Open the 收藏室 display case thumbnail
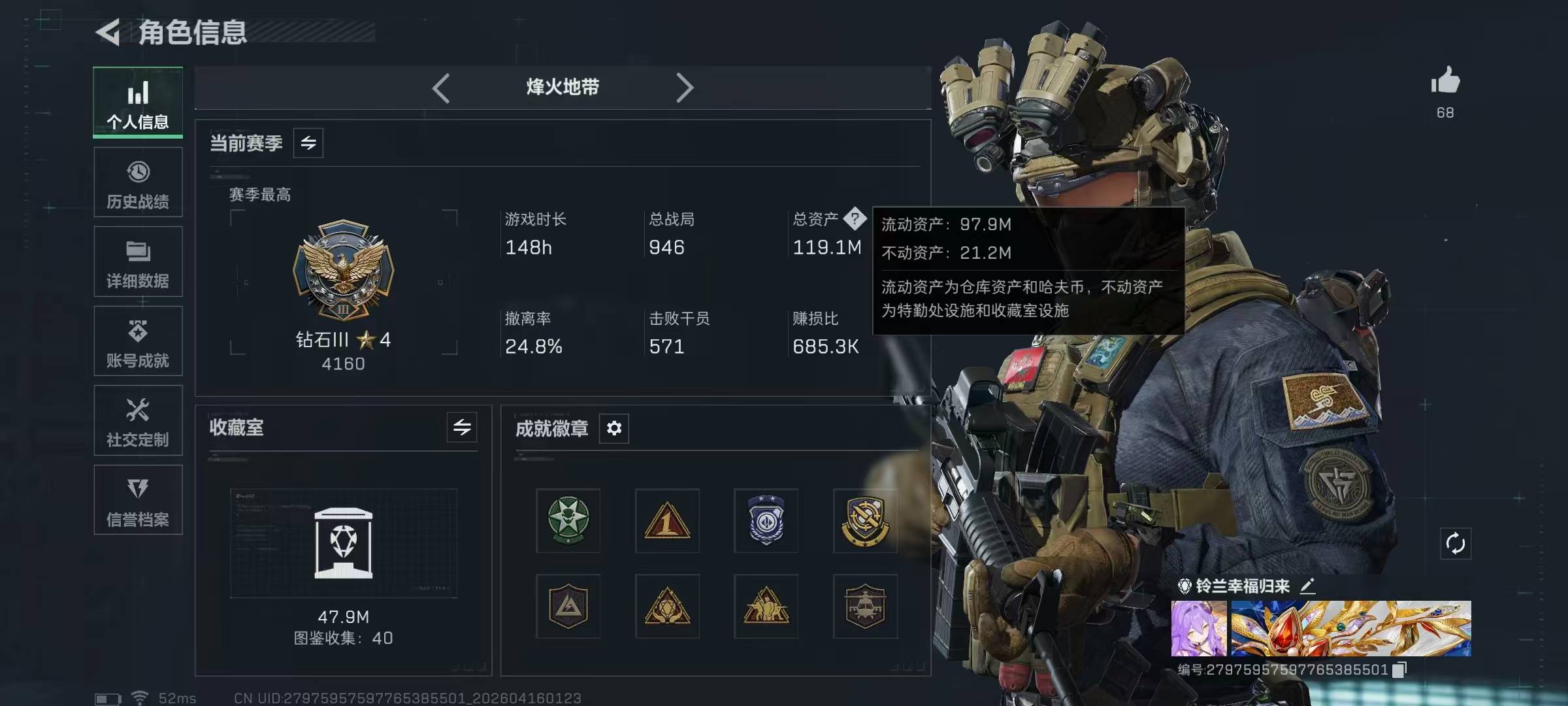Image resolution: width=1568 pixels, height=706 pixels. 344,543
